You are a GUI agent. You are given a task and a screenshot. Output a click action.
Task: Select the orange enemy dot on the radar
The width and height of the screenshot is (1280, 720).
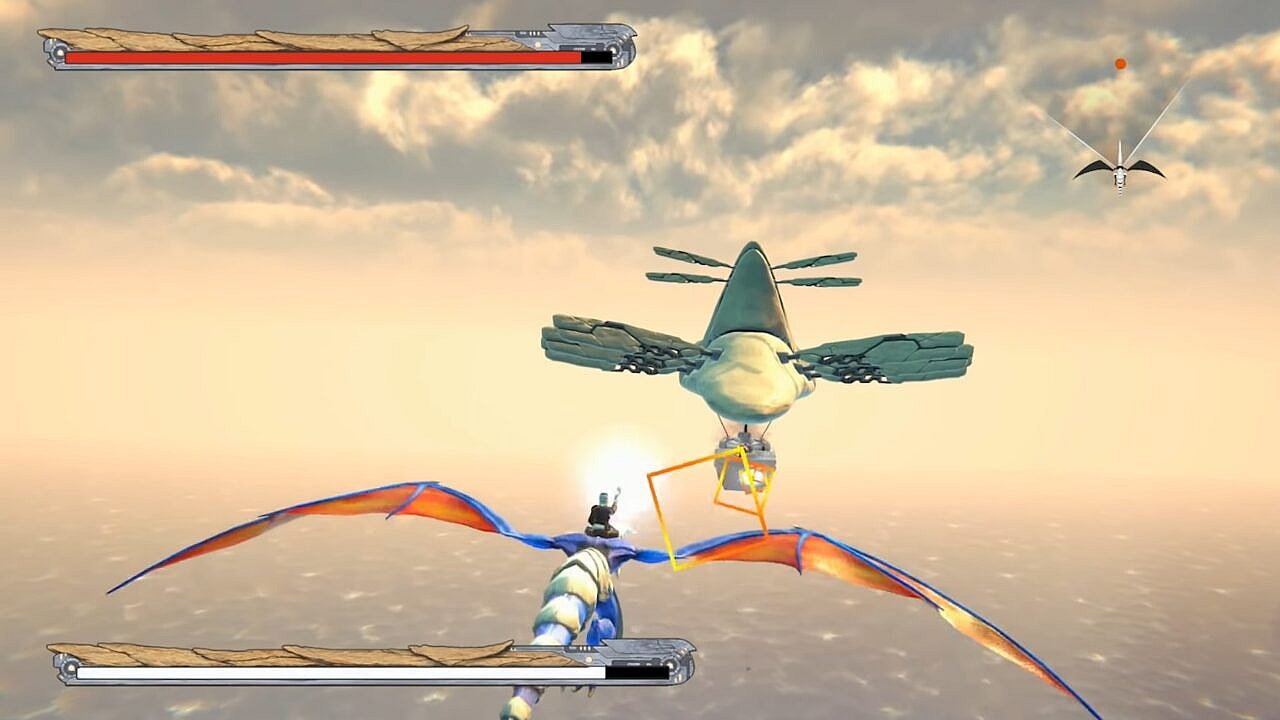pos(1120,64)
